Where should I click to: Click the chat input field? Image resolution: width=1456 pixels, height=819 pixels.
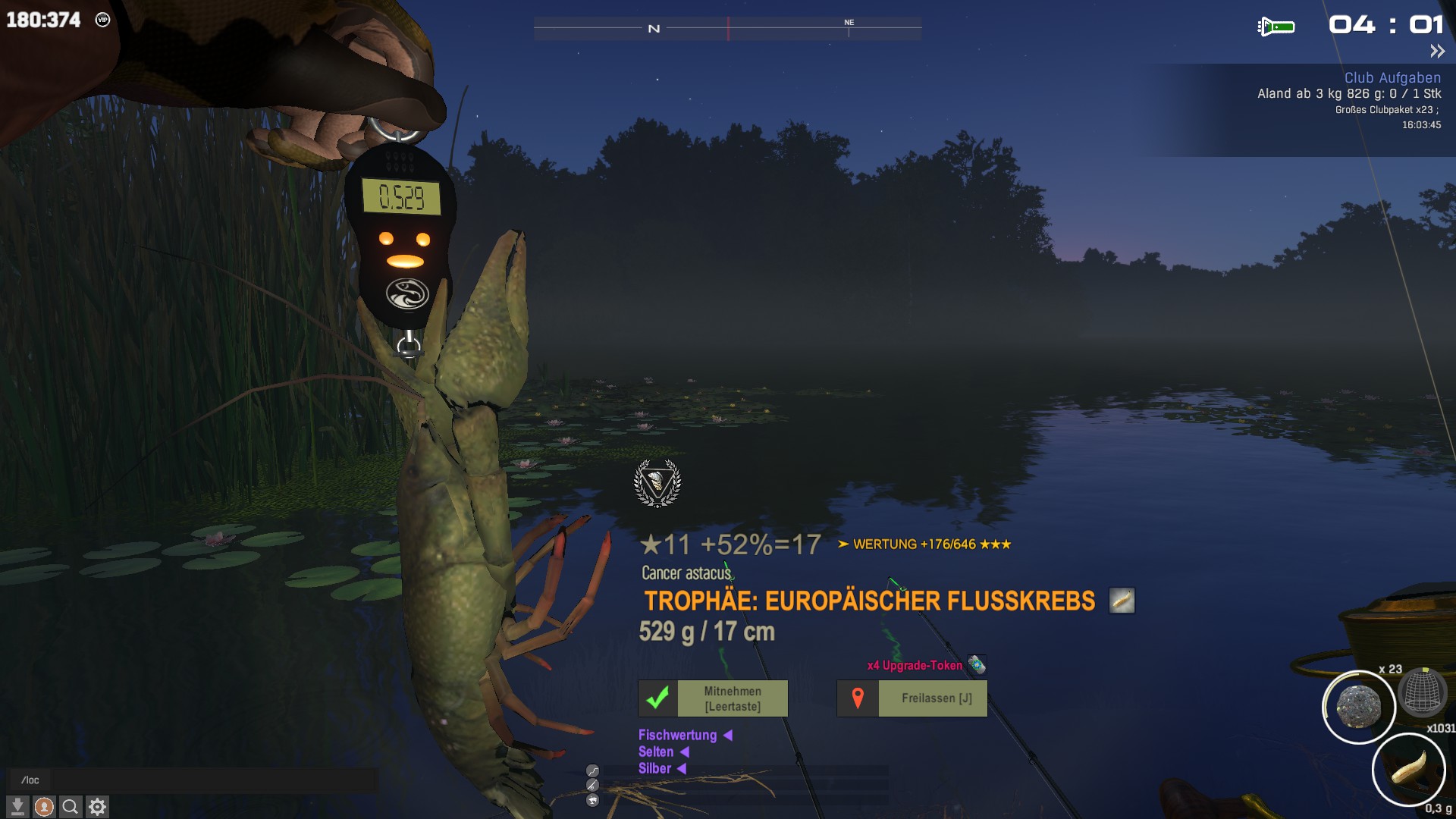click(212, 780)
